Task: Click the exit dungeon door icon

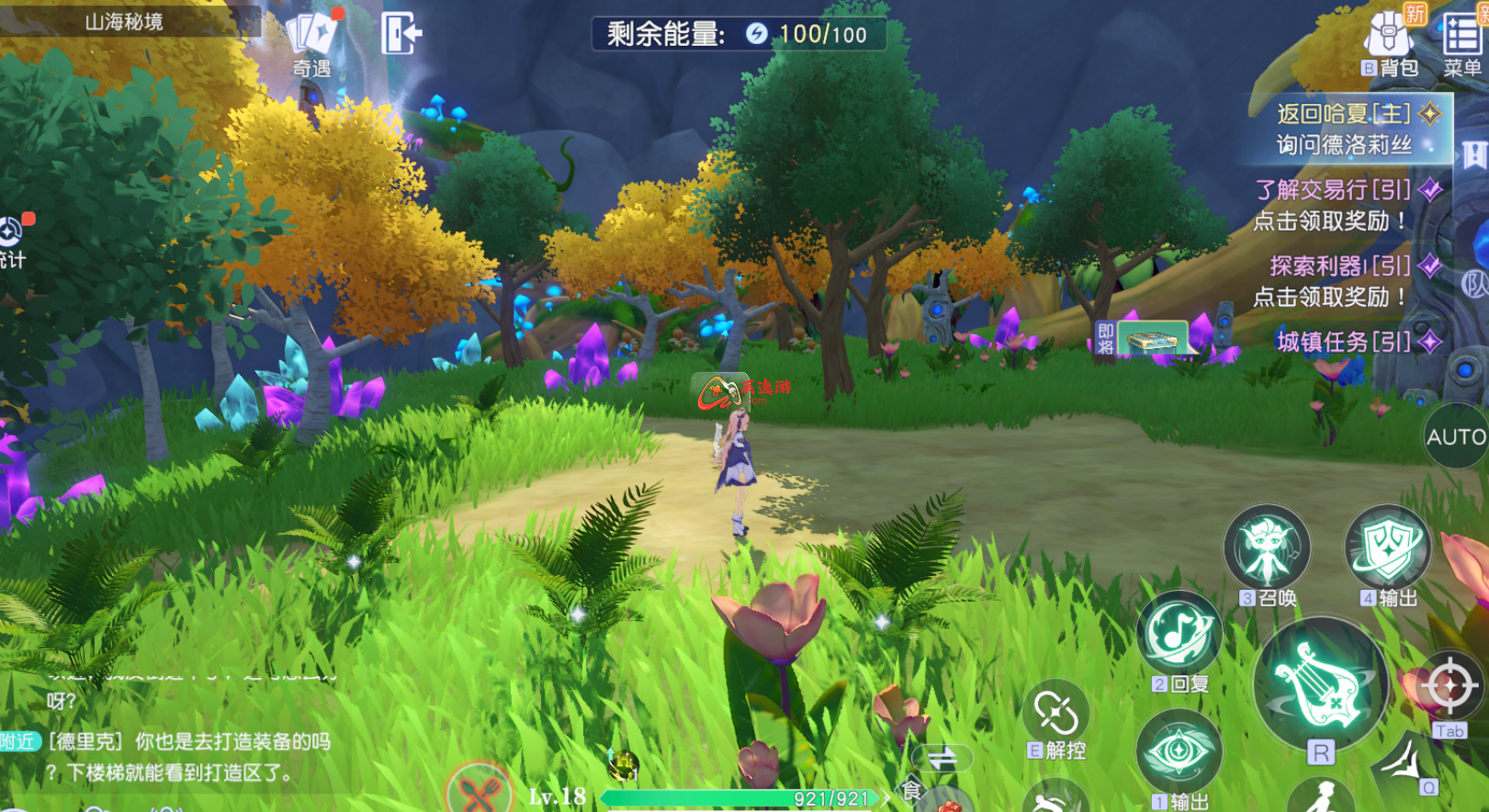Action: click(x=401, y=33)
